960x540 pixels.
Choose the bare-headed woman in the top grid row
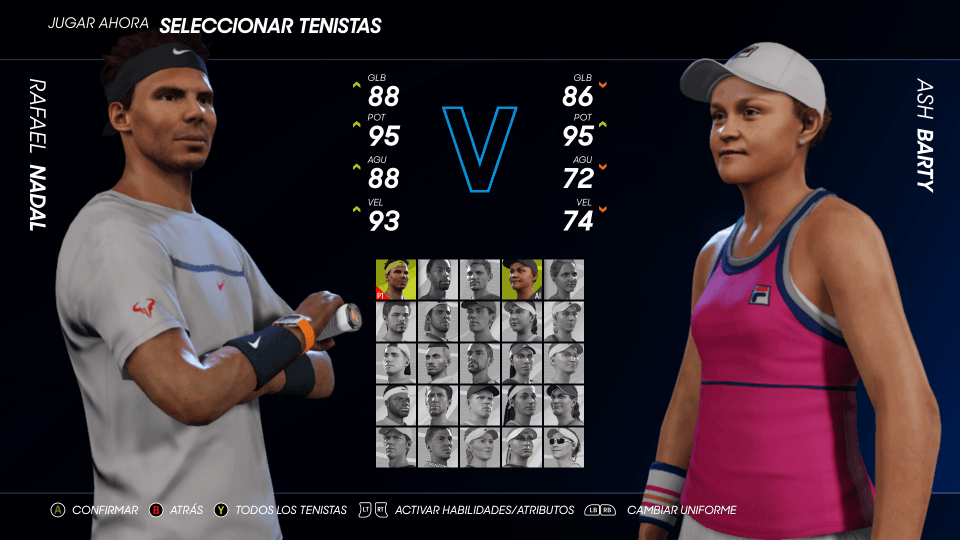coord(563,280)
